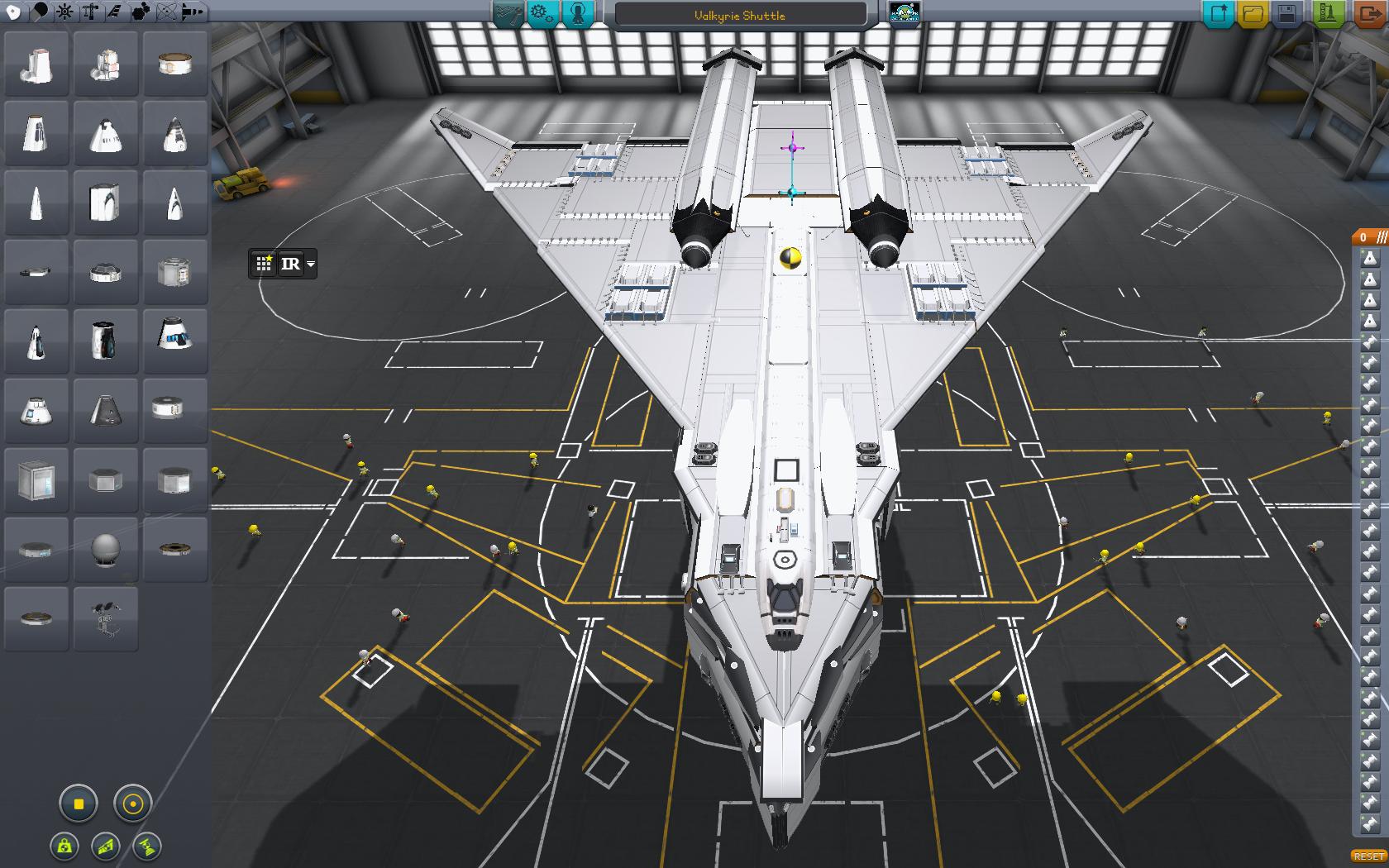
Task: Reset the staging stack
Action: tap(1368, 856)
